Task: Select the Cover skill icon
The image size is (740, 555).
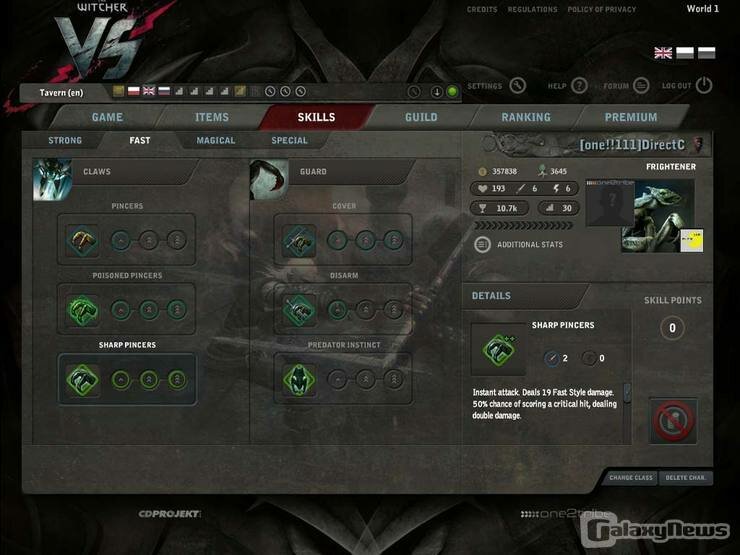Action: click(299, 240)
